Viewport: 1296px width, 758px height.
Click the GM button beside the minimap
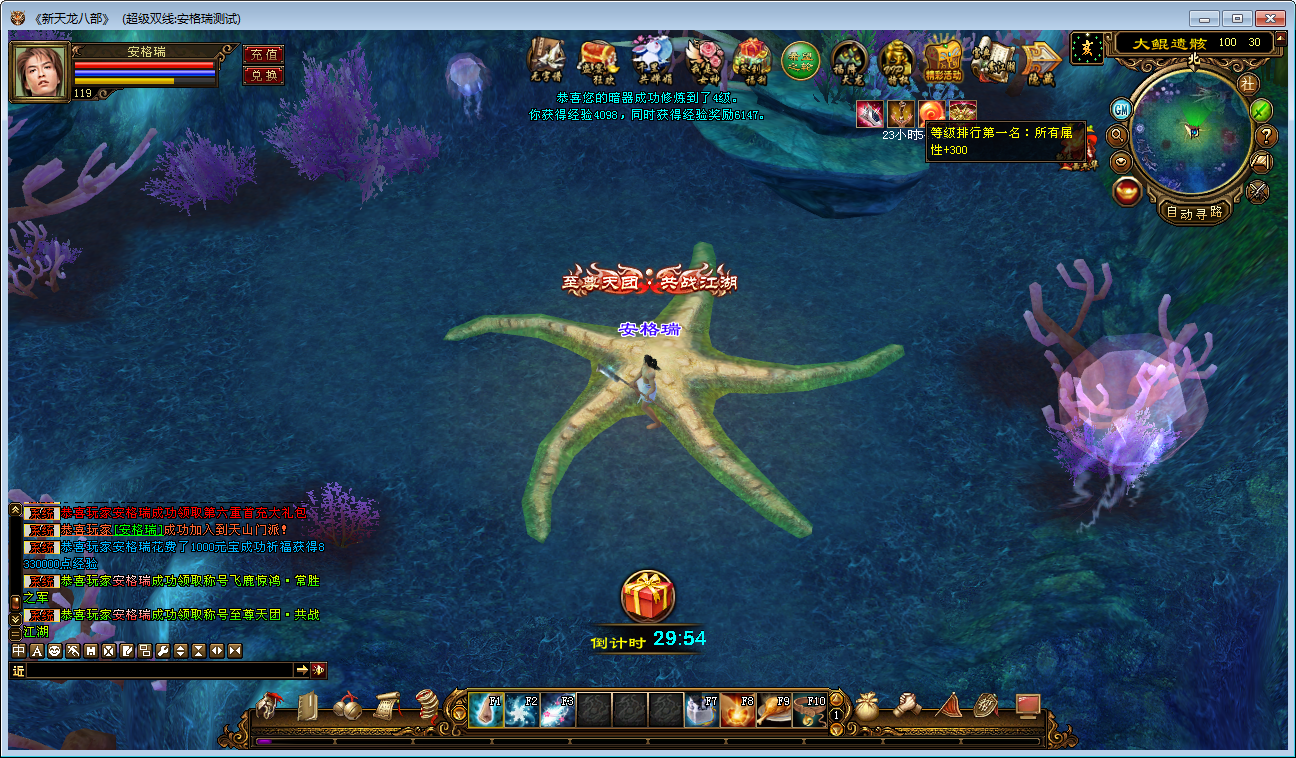[1123, 109]
